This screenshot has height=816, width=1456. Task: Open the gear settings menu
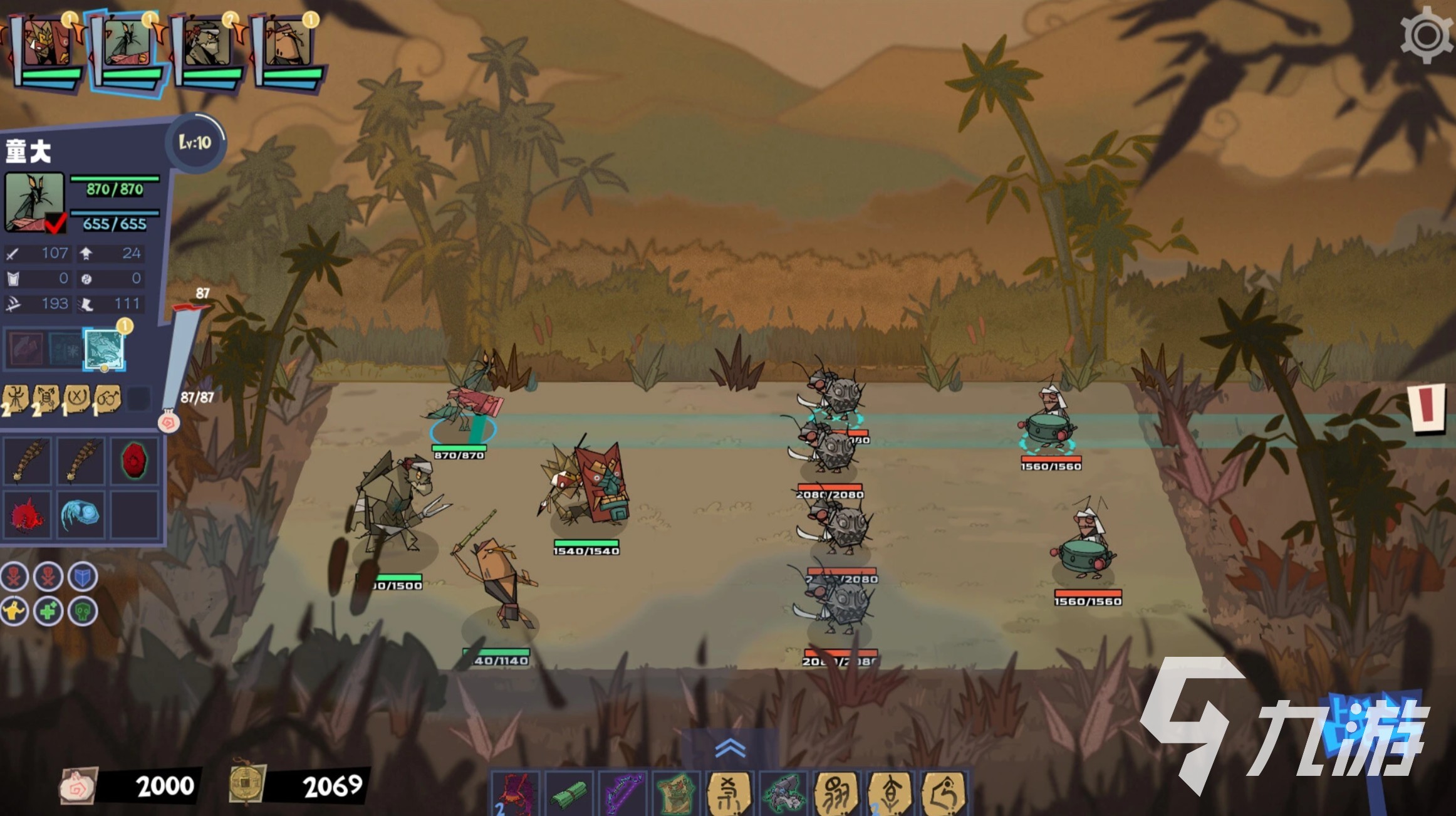pyautogui.click(x=1427, y=35)
